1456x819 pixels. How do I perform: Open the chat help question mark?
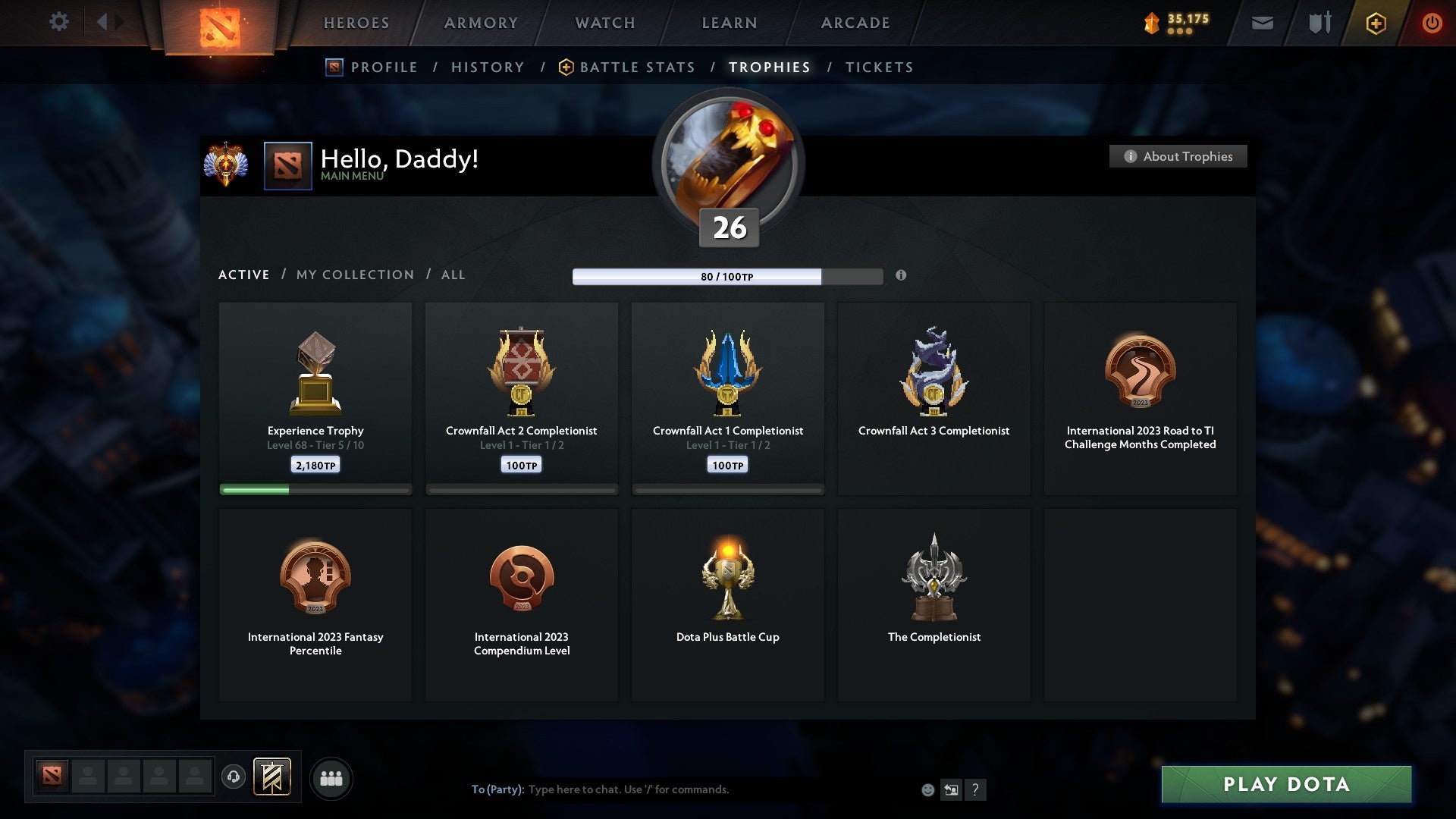pos(976,789)
